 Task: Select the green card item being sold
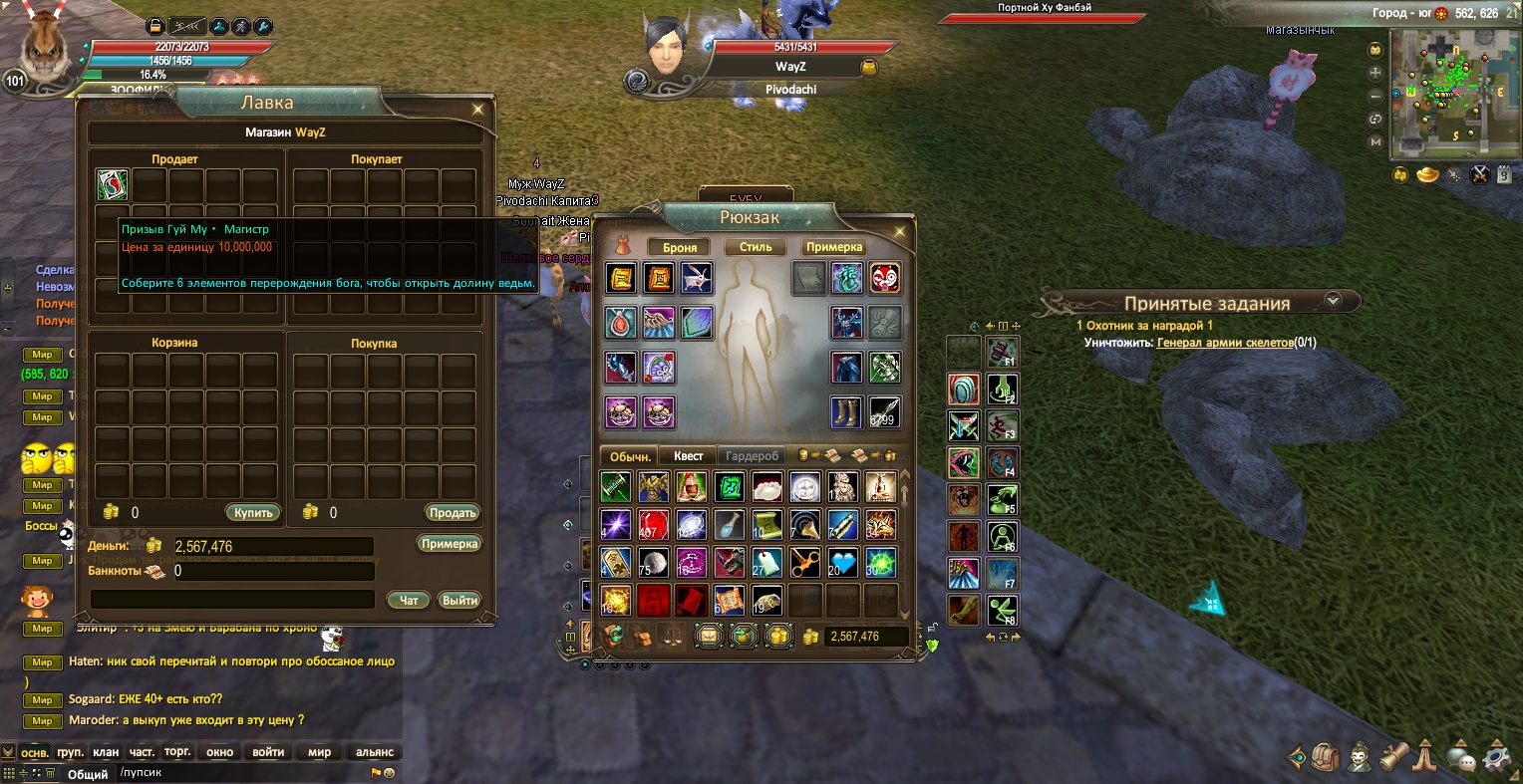113,185
